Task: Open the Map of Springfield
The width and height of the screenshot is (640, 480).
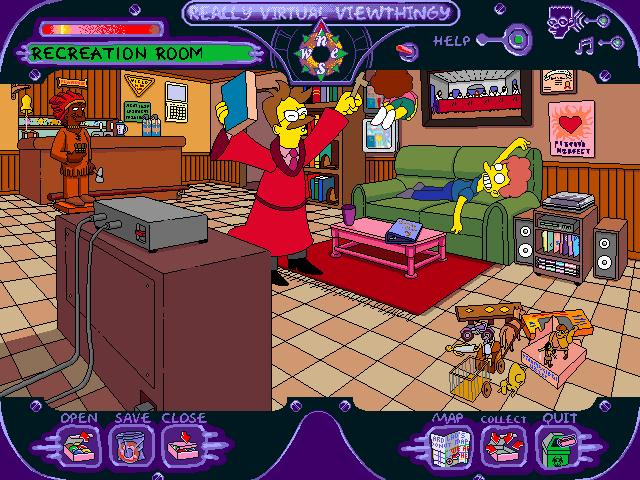Action: [450, 444]
